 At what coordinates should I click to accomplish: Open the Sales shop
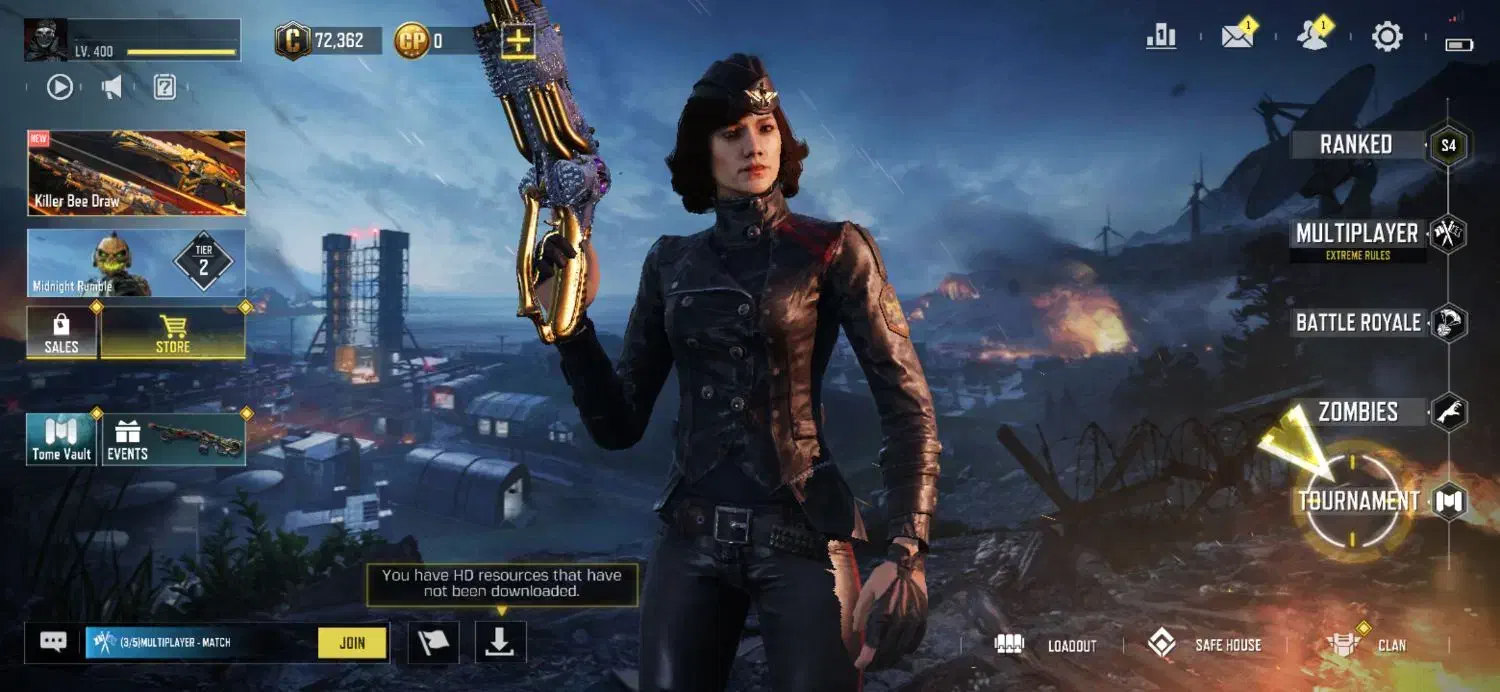click(x=61, y=333)
